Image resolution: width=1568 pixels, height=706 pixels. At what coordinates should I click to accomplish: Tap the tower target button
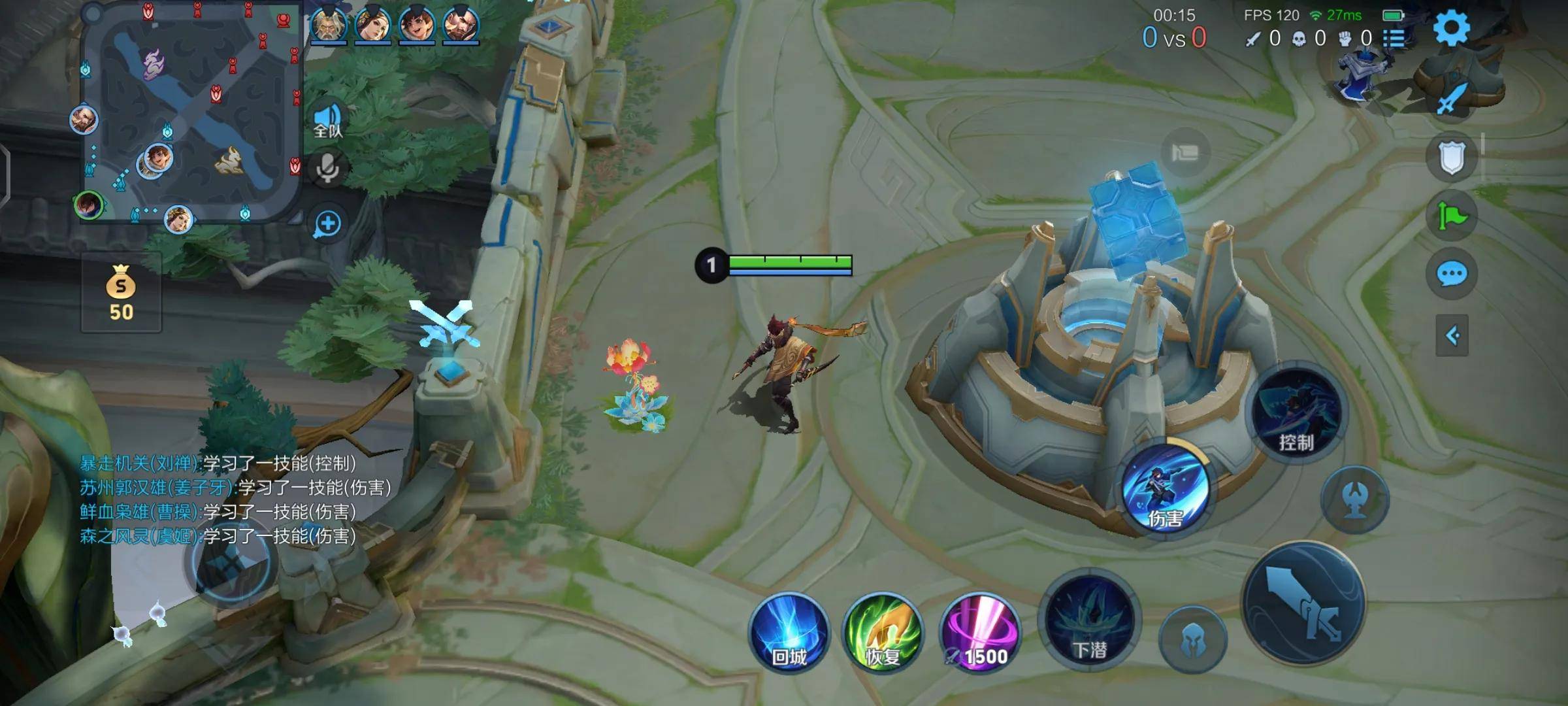pyautogui.click(x=1355, y=500)
